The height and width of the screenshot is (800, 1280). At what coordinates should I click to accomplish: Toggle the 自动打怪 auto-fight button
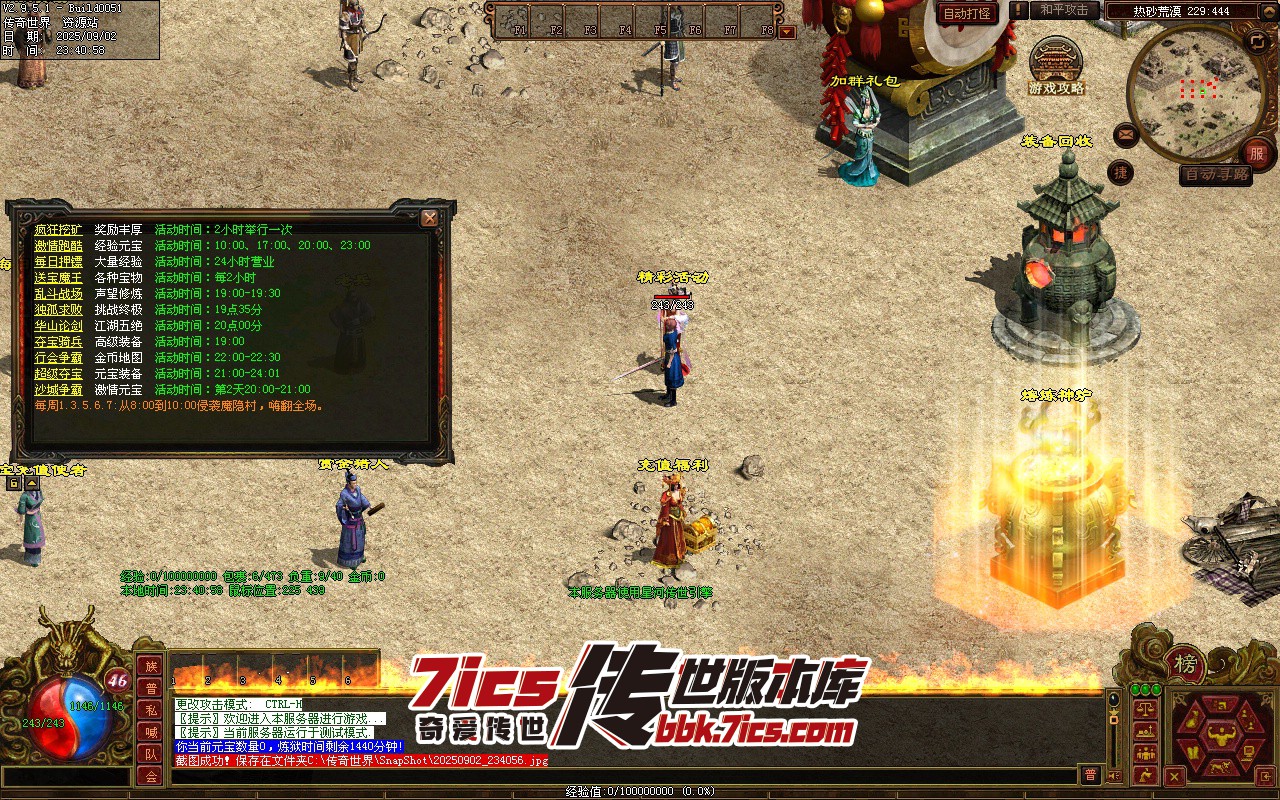[x=967, y=13]
